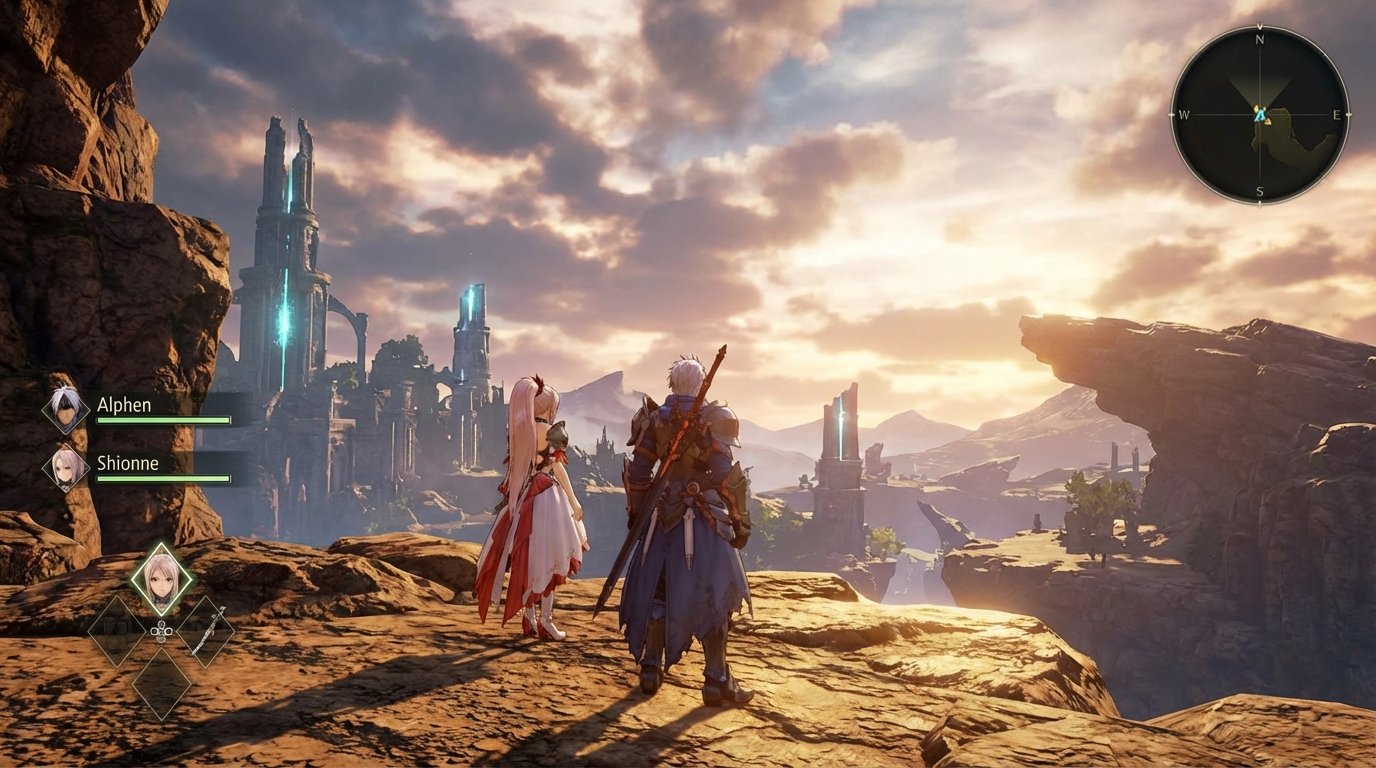Choose the highlighted Shionne diamond slot
Viewport: 1376px width, 768px height.
point(161,579)
